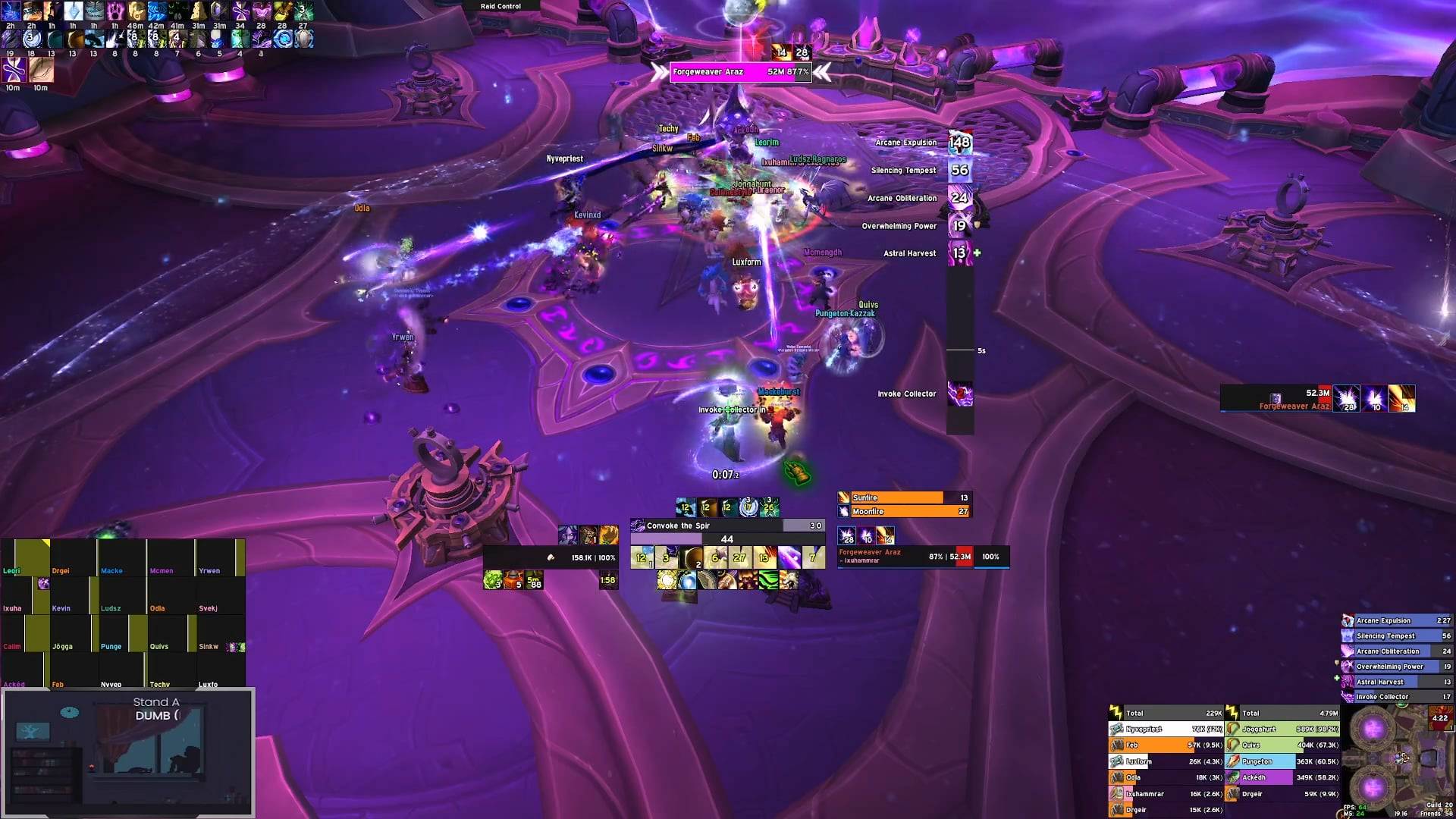Open the Raid Control tab

500,6
